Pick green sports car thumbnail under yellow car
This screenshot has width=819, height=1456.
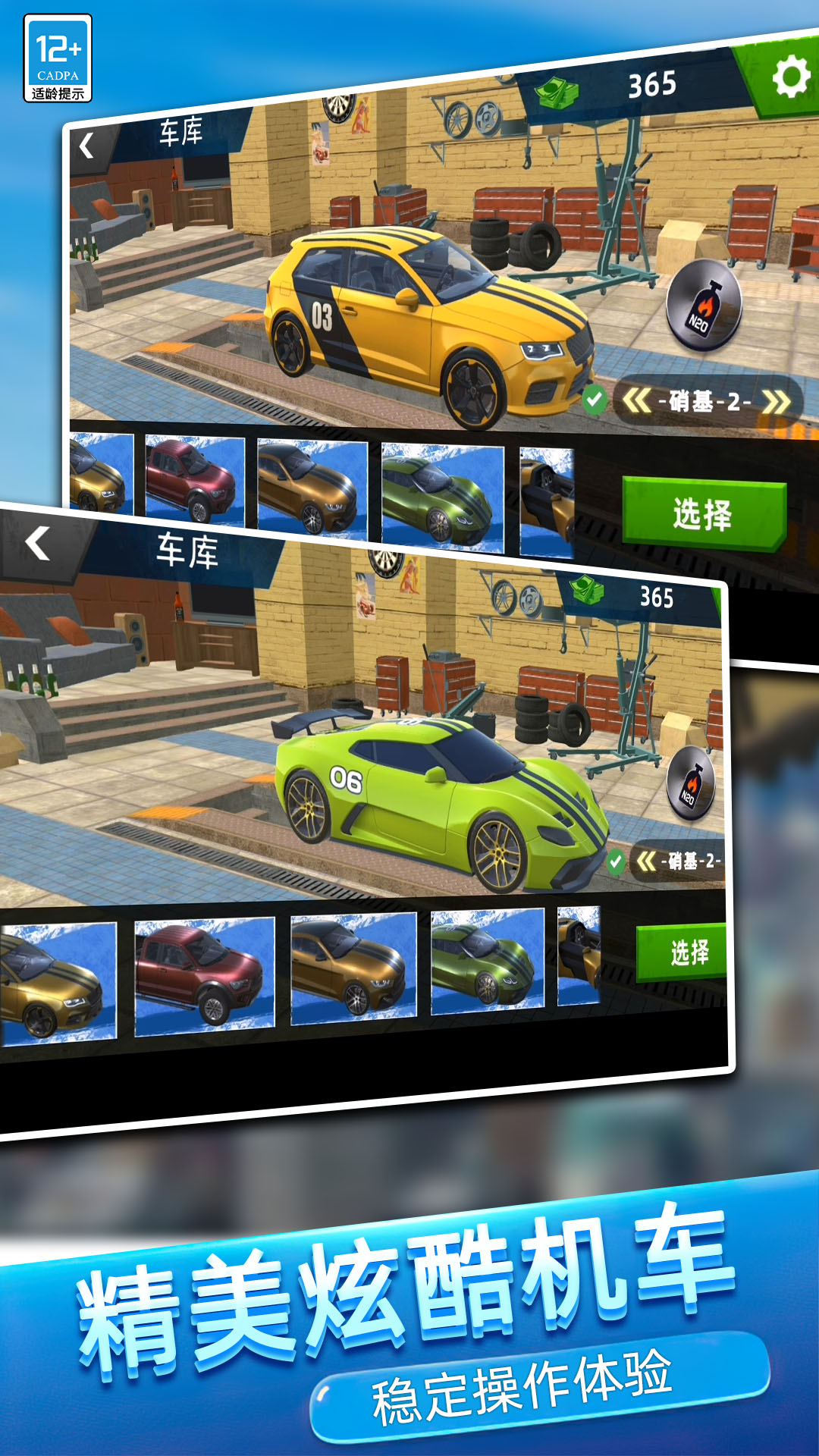point(443,496)
